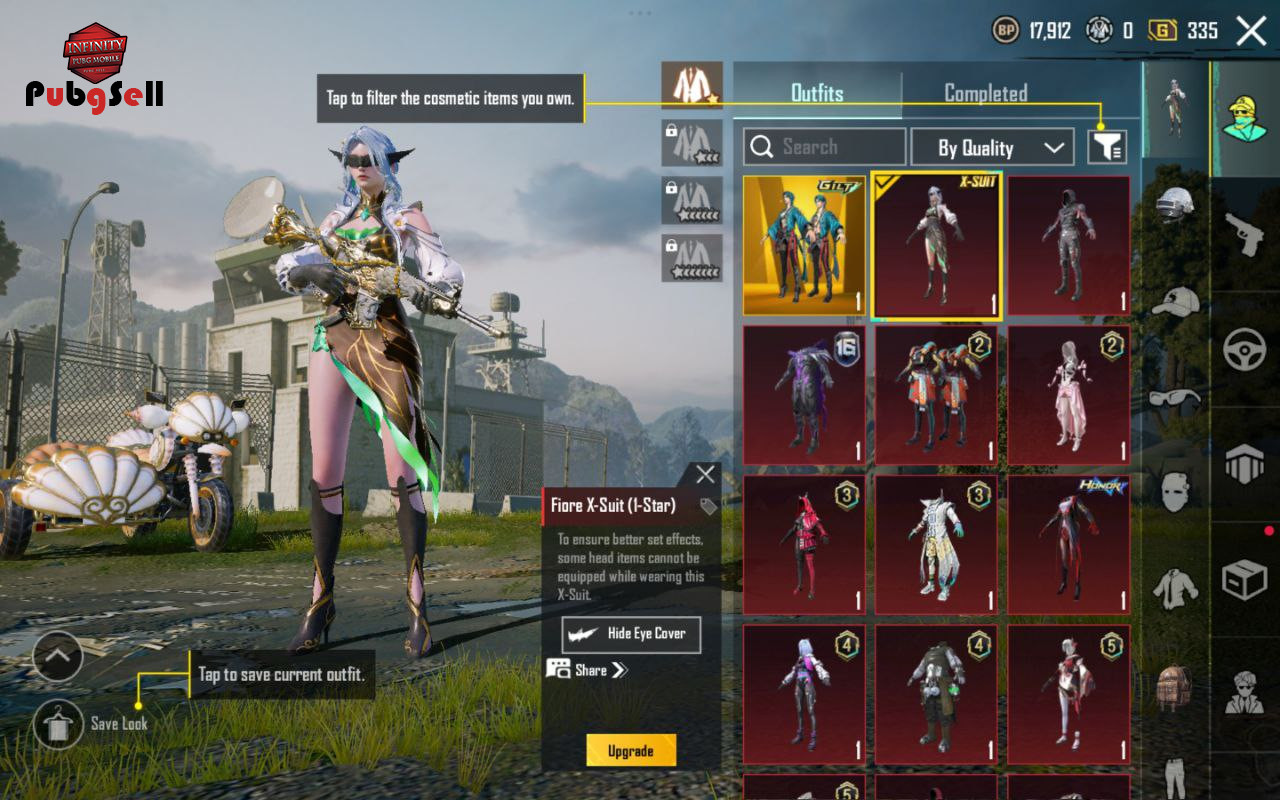Select the level 16 purple outfit
Image resolution: width=1280 pixels, height=800 pixels.
[x=804, y=395]
